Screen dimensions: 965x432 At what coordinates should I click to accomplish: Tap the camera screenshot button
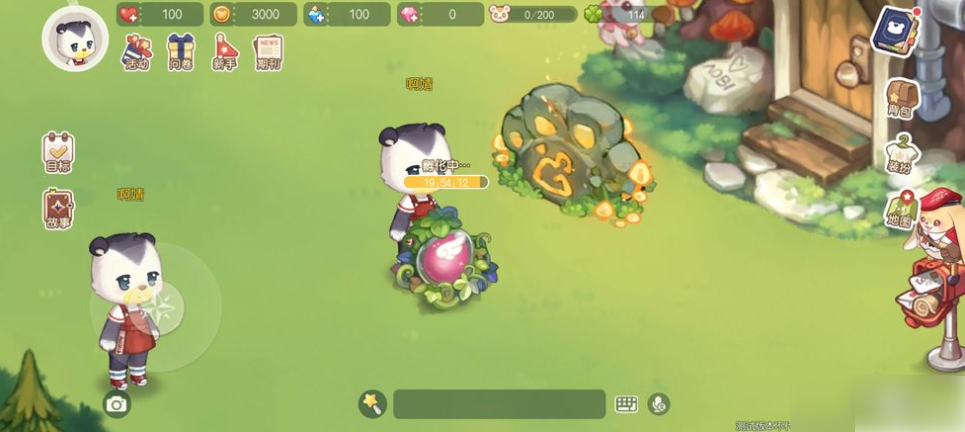(x=117, y=404)
